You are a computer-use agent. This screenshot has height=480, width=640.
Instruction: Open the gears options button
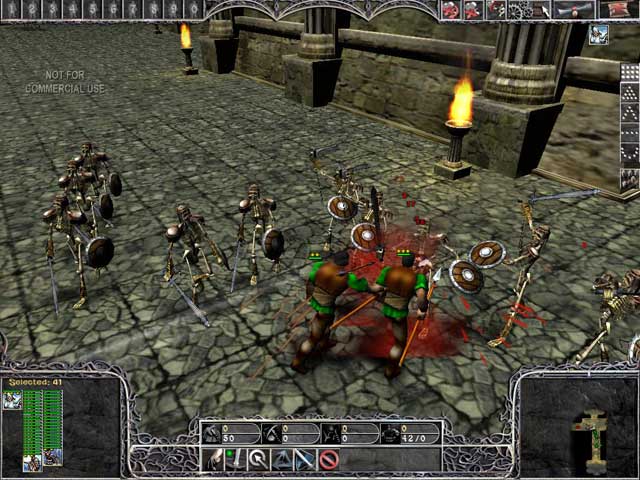(519, 9)
